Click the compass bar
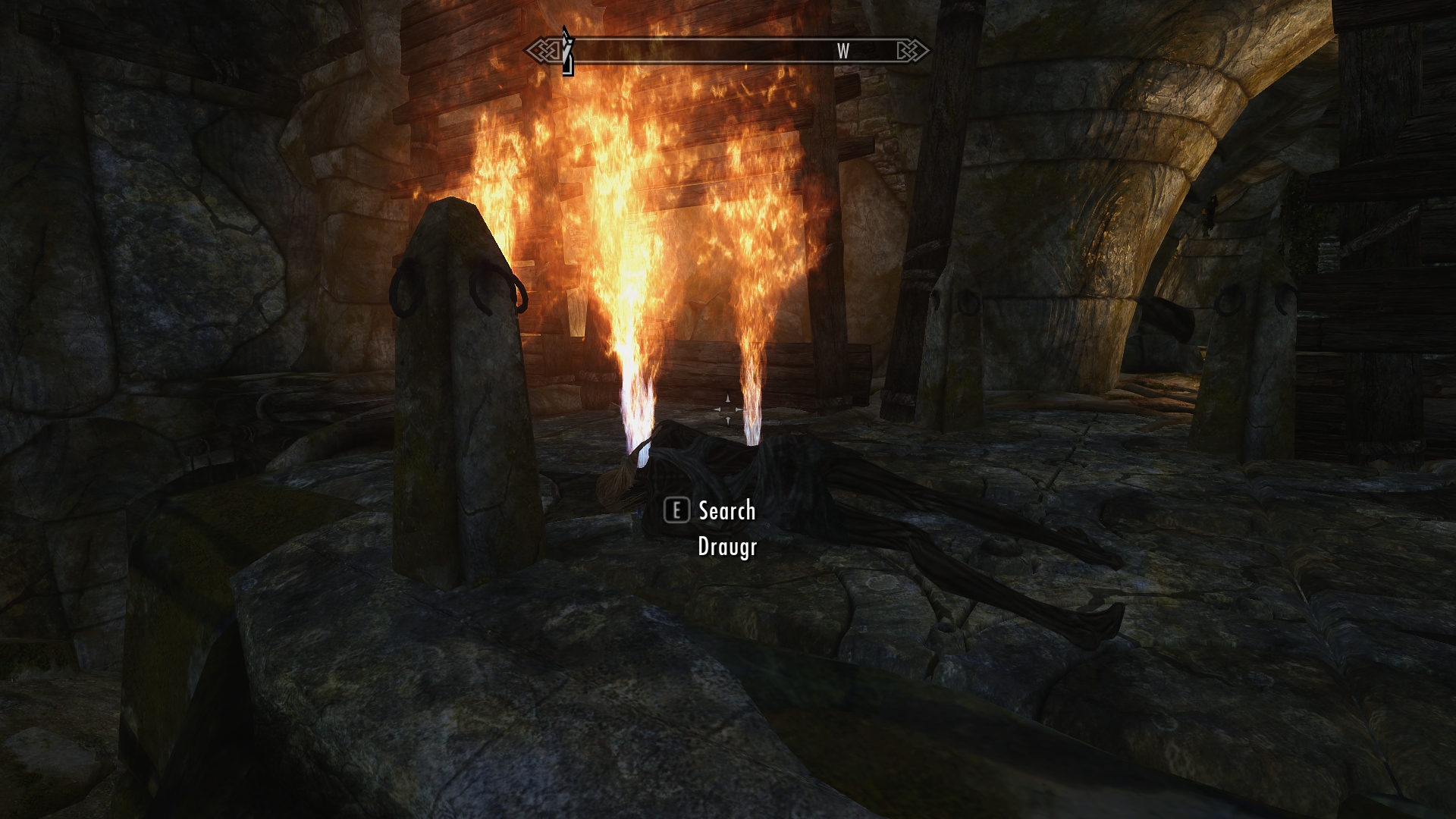This screenshot has height=819, width=1456. [x=726, y=52]
